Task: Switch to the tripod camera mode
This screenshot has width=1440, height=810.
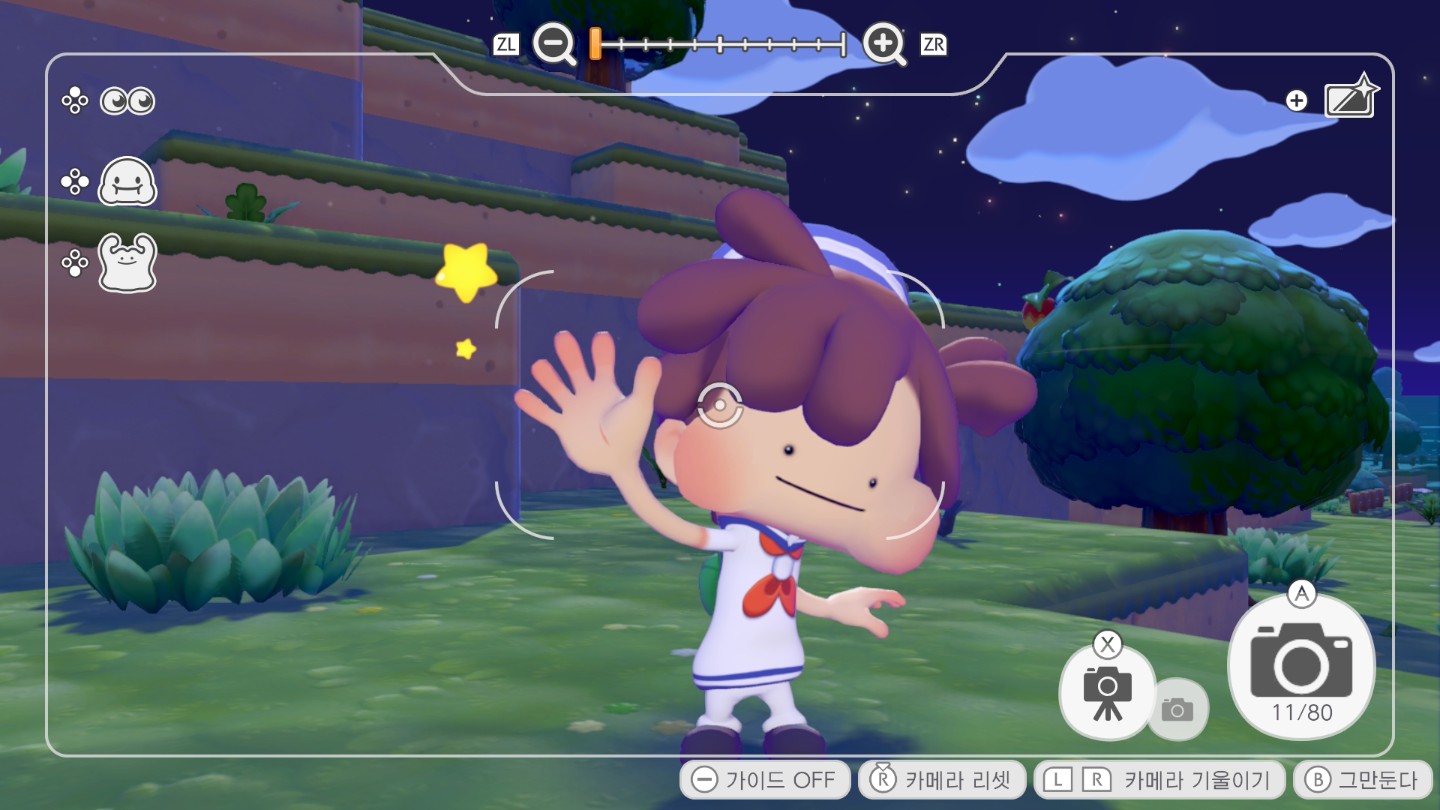Action: click(1107, 691)
